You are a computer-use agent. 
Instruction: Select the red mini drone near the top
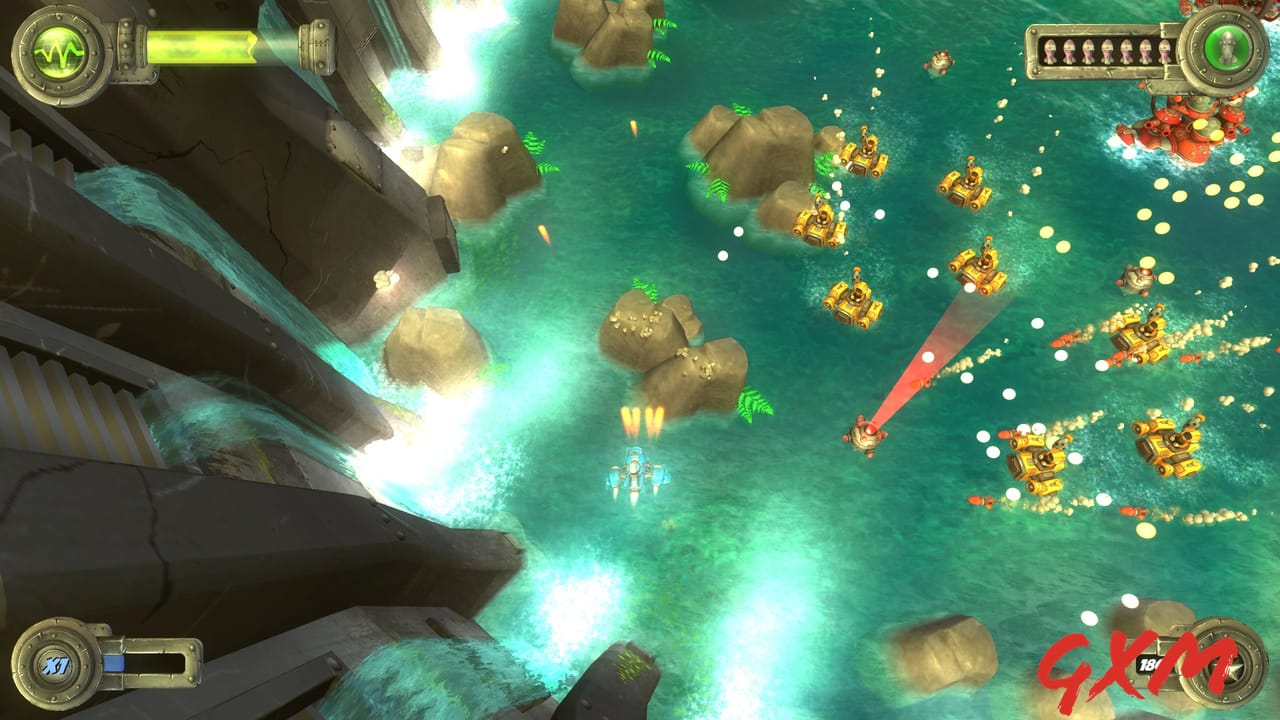point(940,62)
